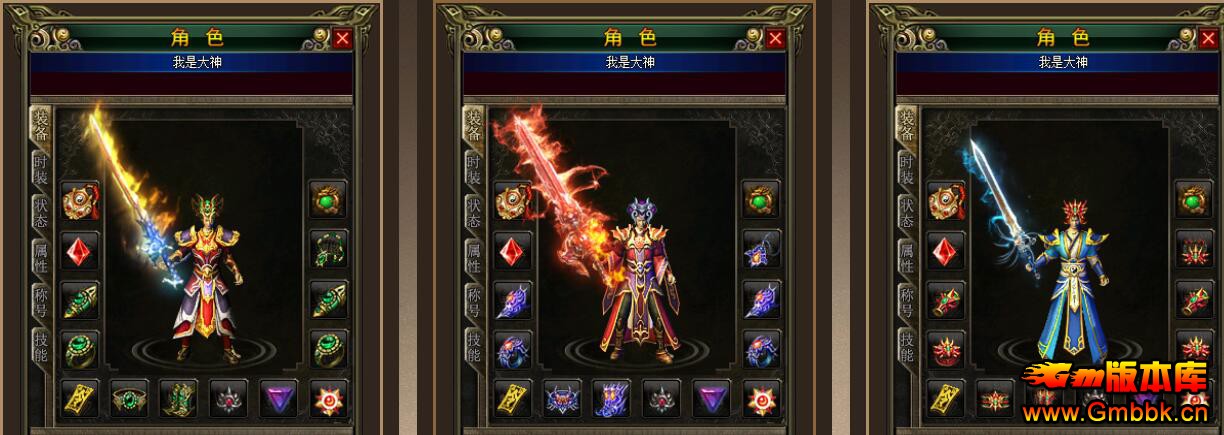Viewport: 1224px width, 435px height.
Task: Pick the purple demon-face belt slot
Action: pyautogui.click(x=563, y=398)
